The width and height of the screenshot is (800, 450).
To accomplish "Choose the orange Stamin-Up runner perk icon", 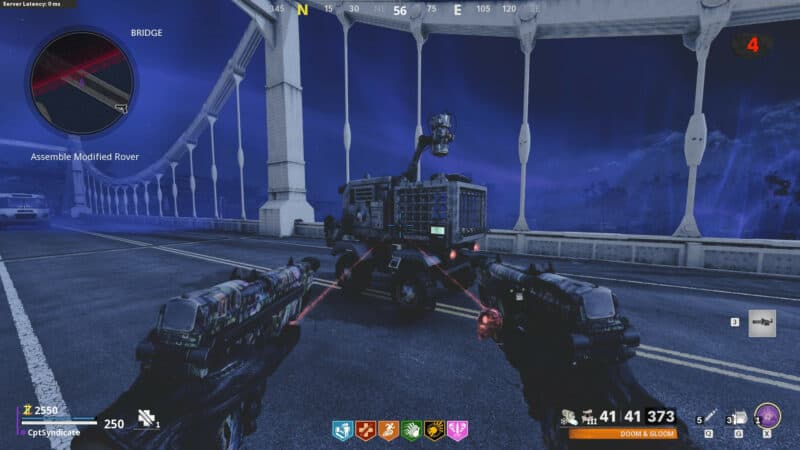I will [x=388, y=431].
